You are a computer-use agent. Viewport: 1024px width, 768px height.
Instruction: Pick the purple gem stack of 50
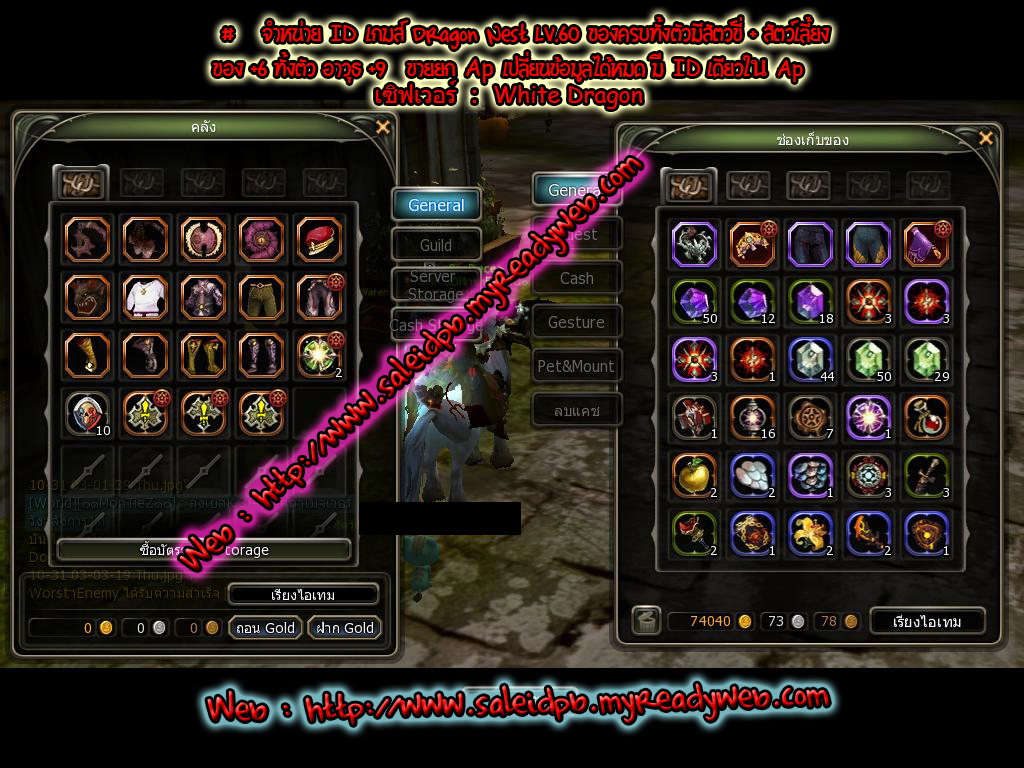693,301
